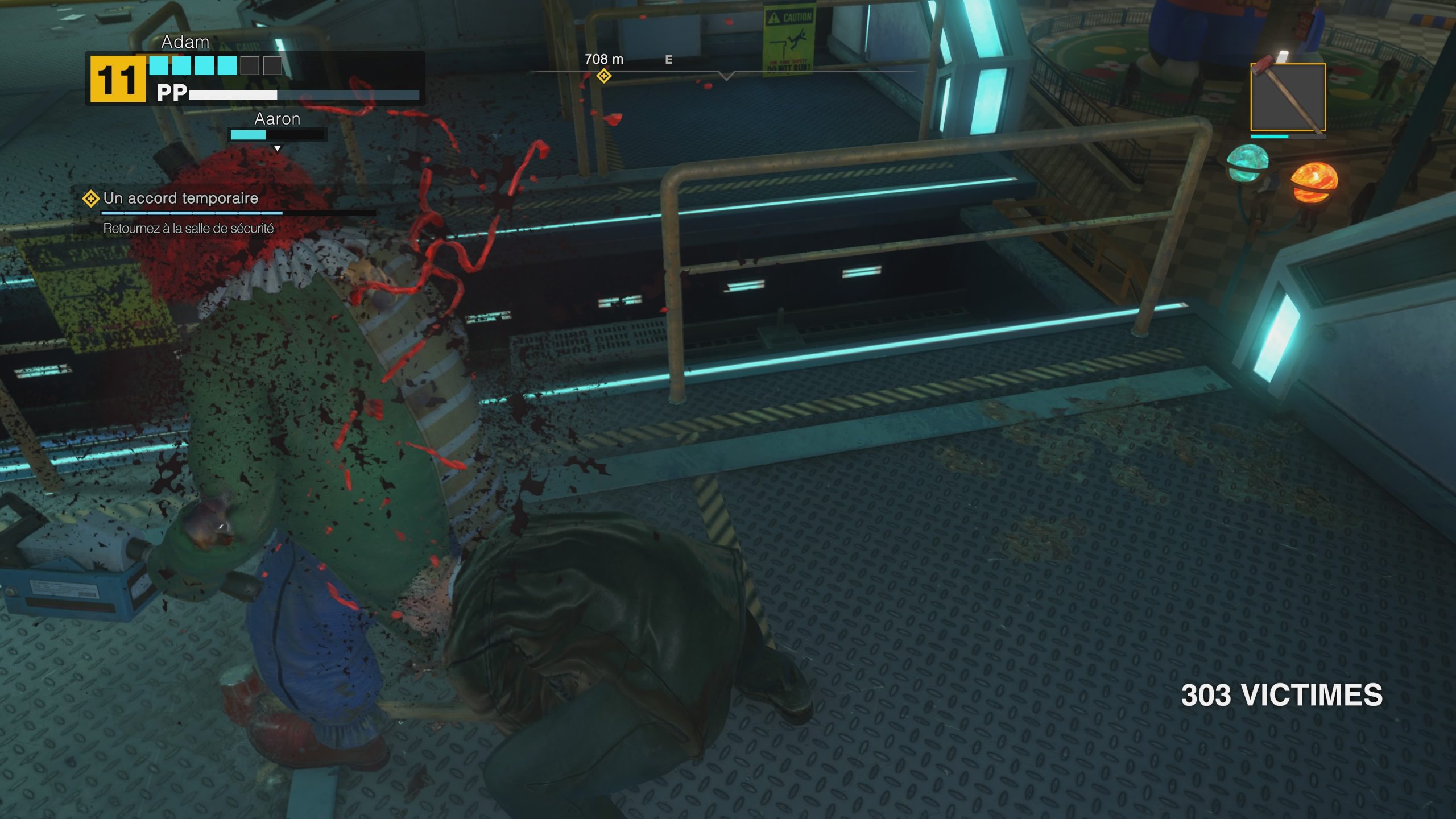Click the E direction marker on the compass
This screenshot has width=1456, height=819.
668,59
